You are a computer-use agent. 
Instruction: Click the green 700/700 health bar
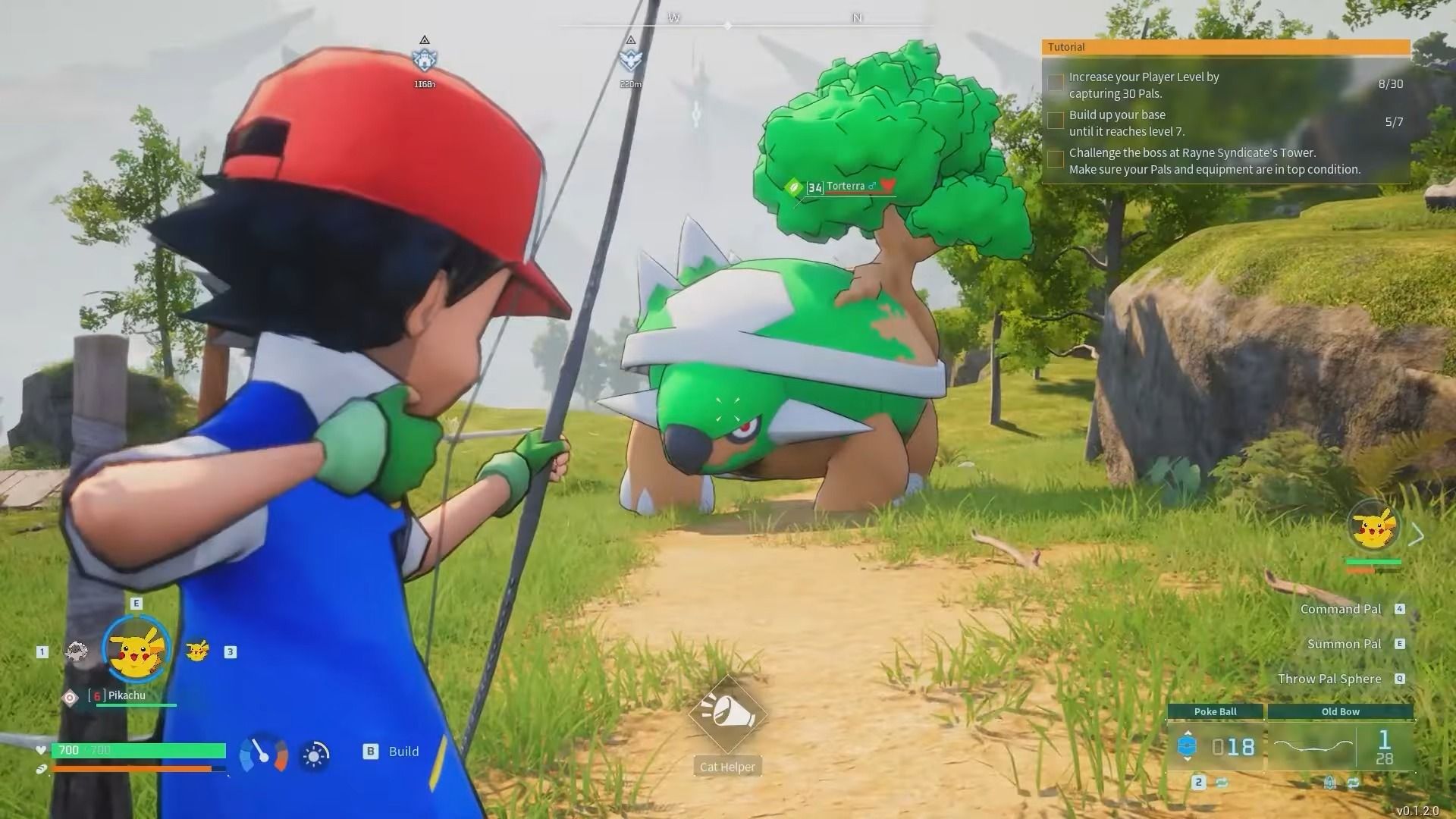(x=136, y=750)
